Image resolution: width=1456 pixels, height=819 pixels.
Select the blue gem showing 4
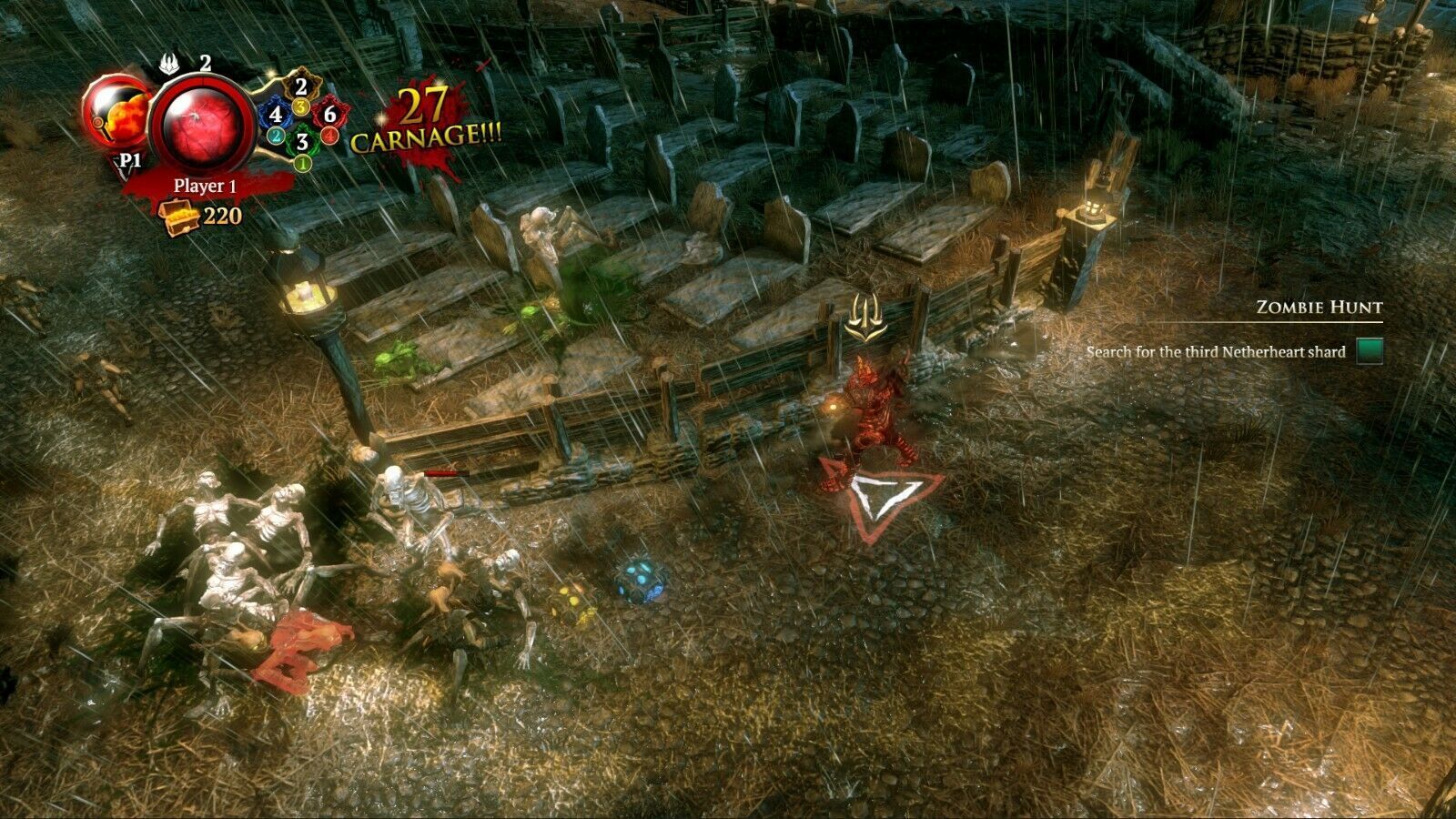tap(275, 116)
